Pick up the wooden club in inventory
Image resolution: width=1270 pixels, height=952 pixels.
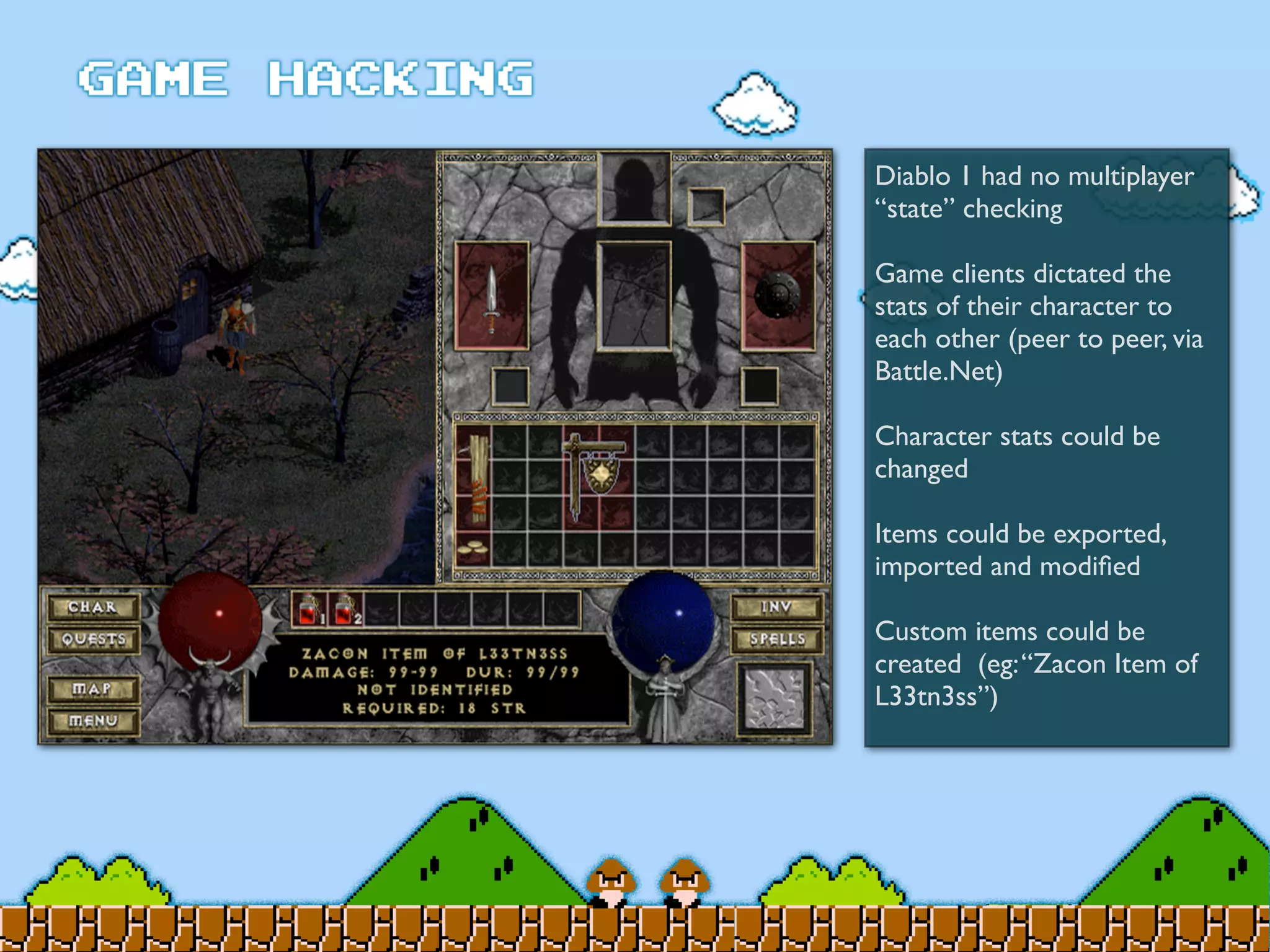[x=474, y=478]
